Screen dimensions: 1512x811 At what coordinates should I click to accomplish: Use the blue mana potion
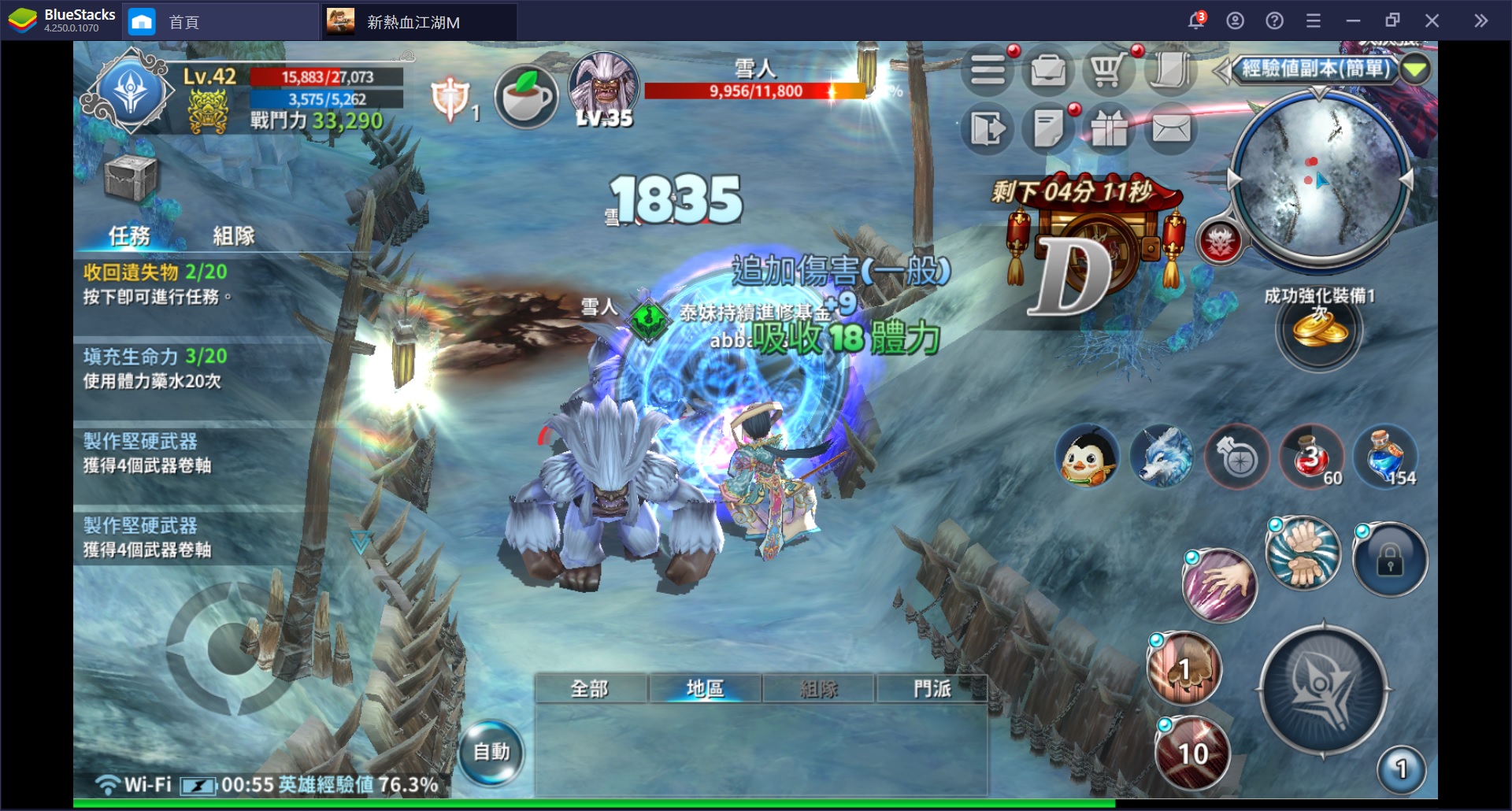click(1386, 457)
